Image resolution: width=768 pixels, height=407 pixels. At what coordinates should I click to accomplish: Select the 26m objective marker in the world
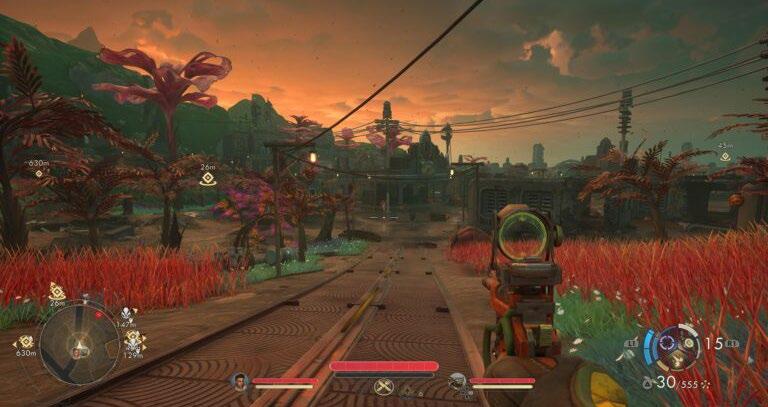pyautogui.click(x=207, y=178)
